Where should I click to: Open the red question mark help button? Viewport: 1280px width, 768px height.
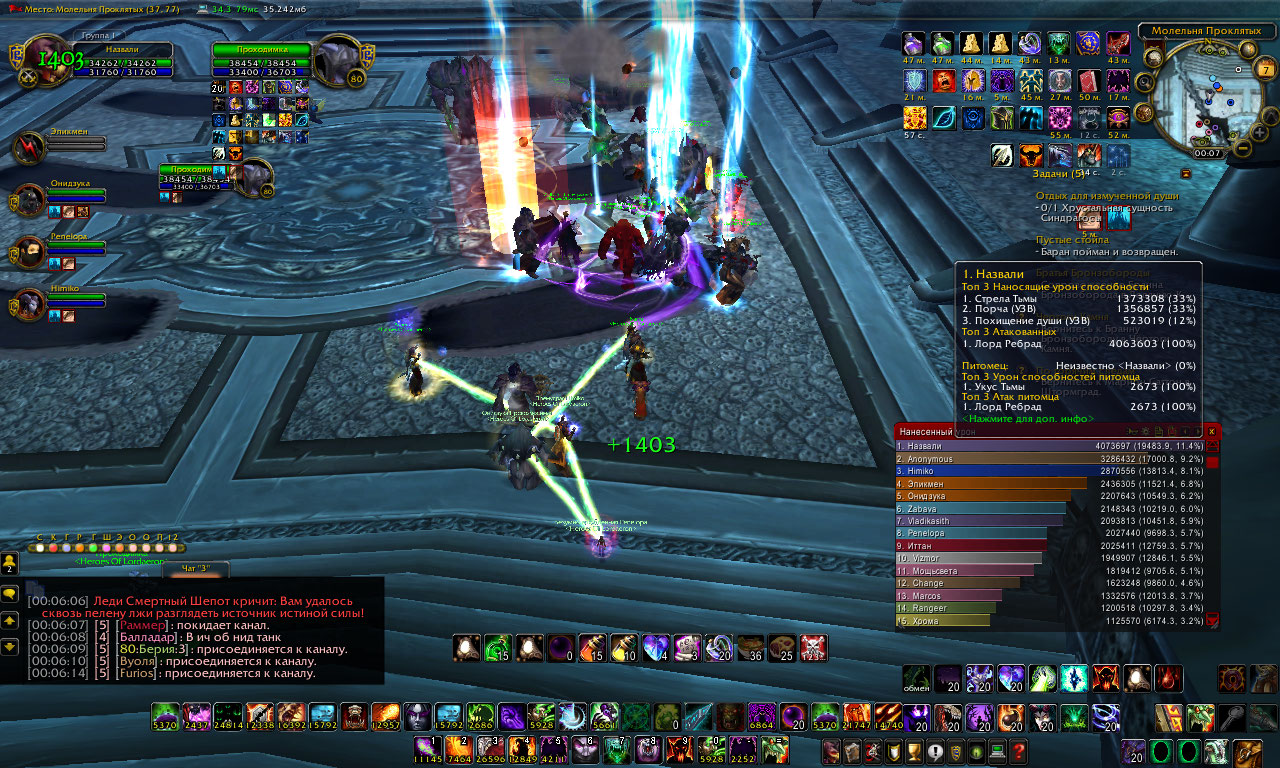[1018, 751]
